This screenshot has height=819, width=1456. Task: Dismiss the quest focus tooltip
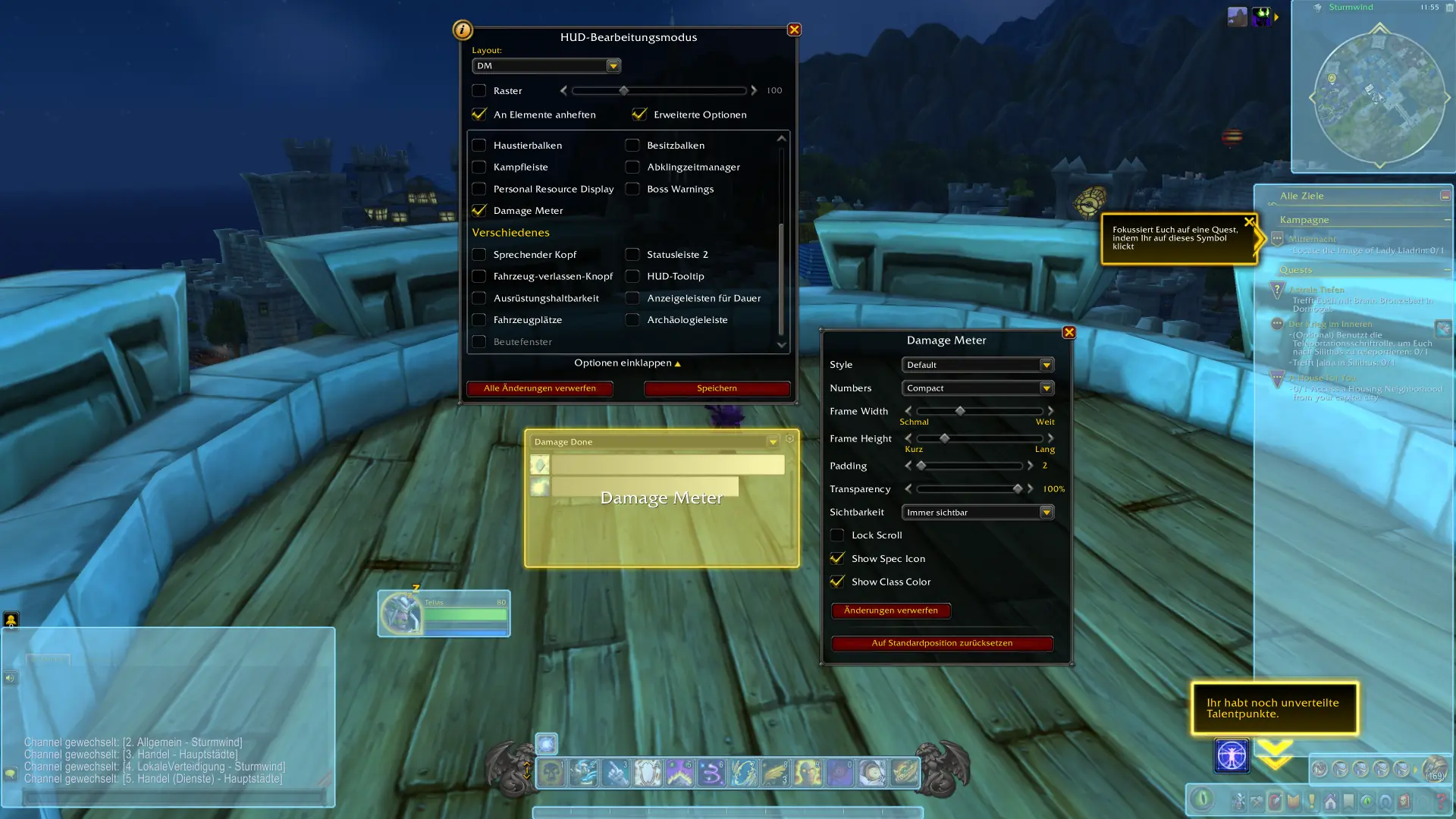point(1249,222)
